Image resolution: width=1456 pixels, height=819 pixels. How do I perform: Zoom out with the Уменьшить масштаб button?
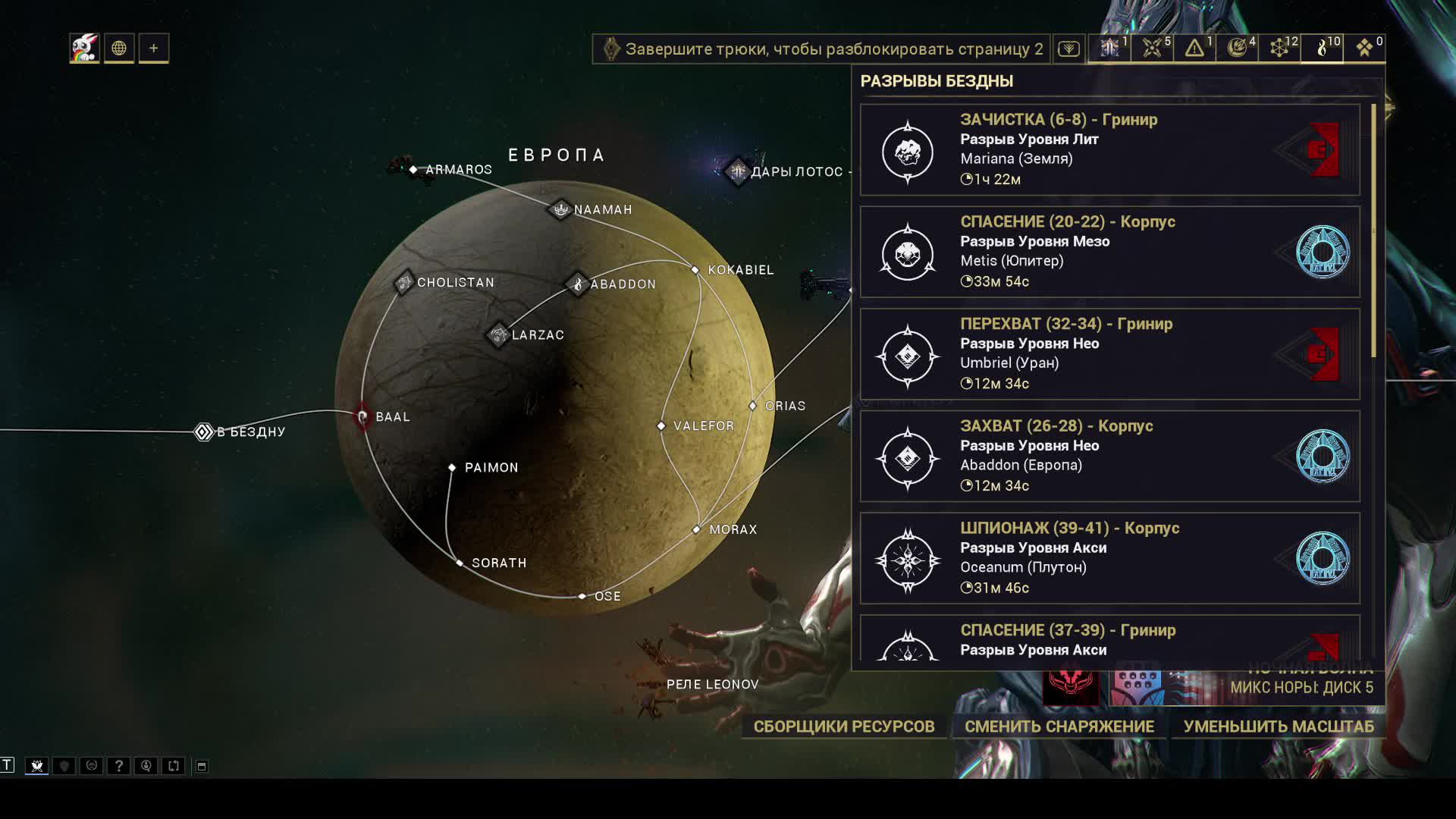point(1278,726)
